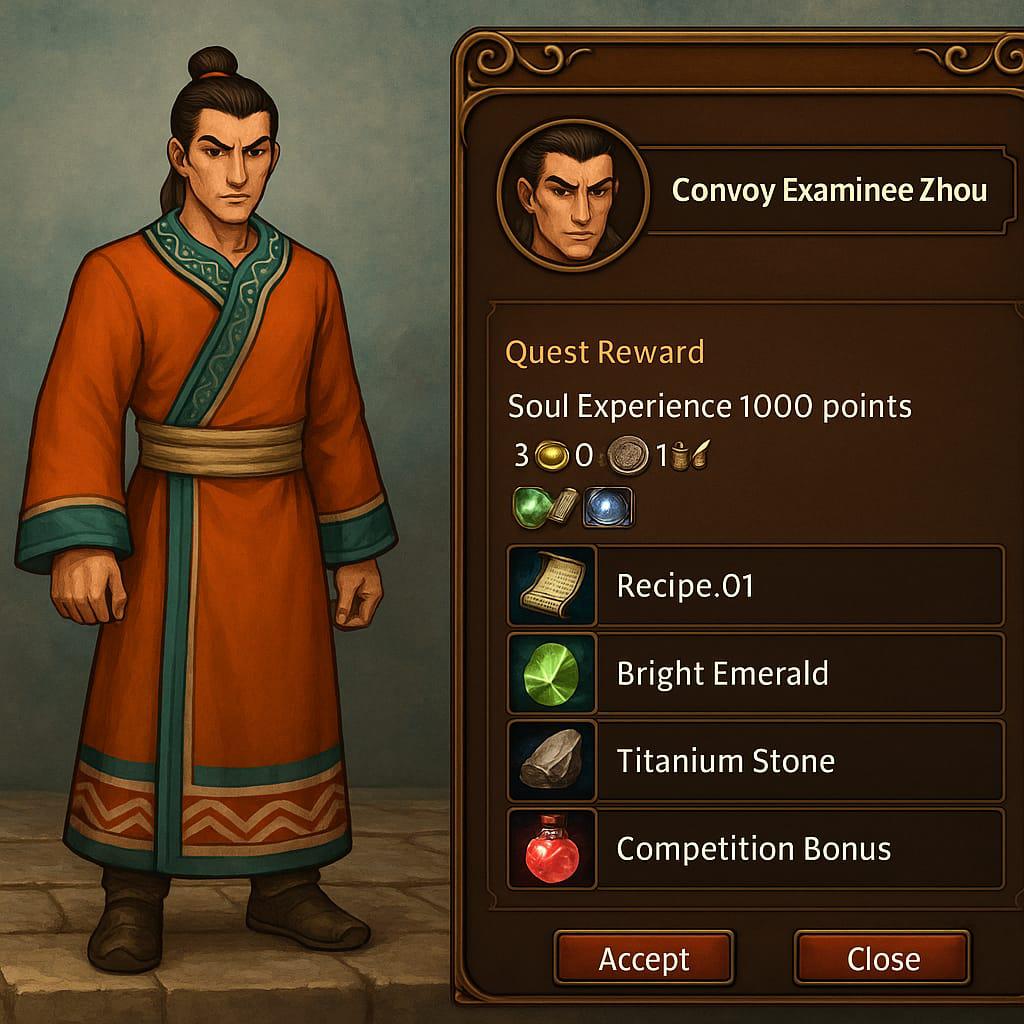Click the small green gem icon

(531, 506)
